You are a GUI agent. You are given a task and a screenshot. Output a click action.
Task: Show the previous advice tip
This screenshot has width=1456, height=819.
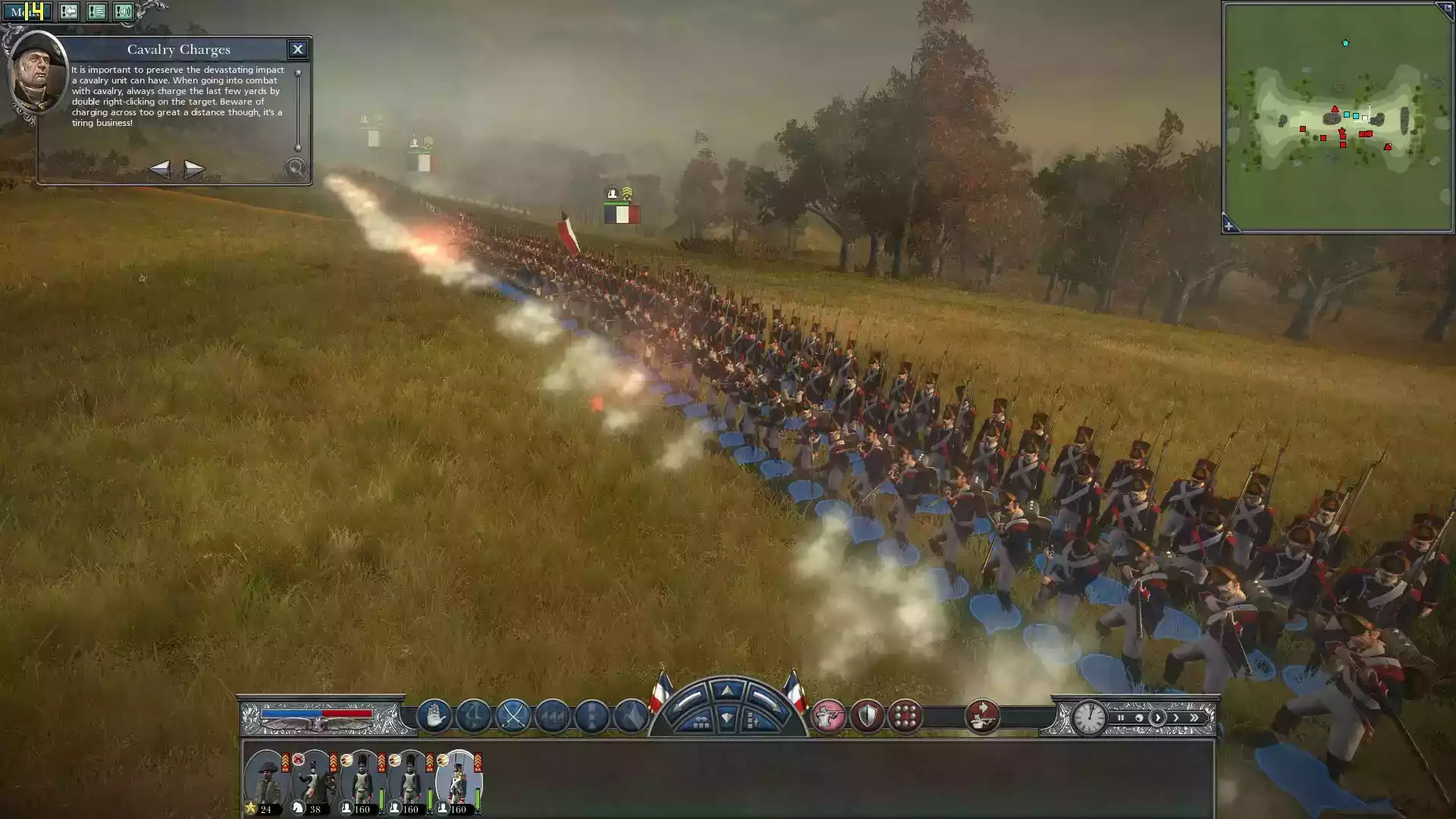tap(158, 168)
